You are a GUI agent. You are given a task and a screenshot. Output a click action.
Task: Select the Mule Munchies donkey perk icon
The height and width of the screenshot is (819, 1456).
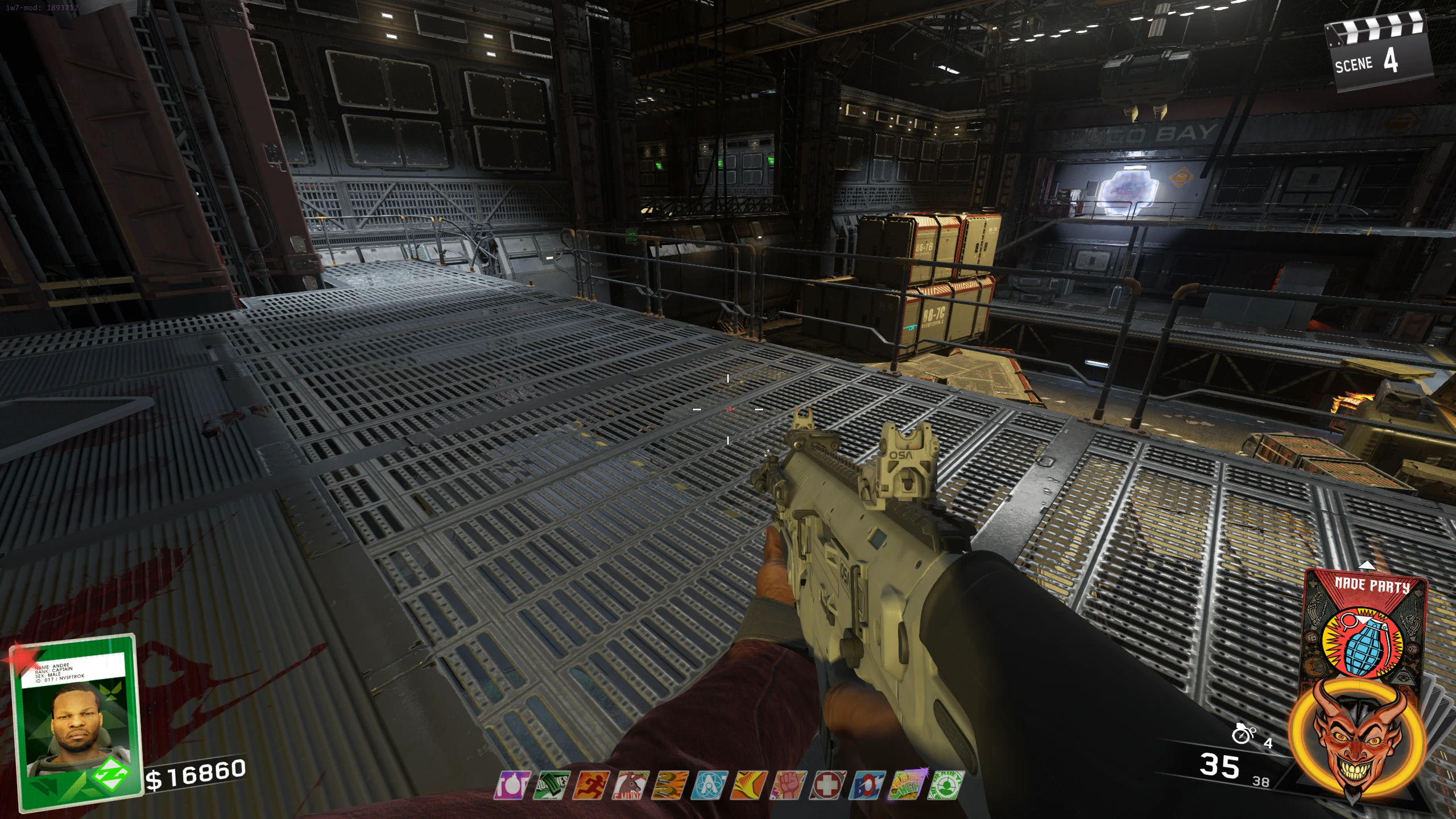(630, 785)
